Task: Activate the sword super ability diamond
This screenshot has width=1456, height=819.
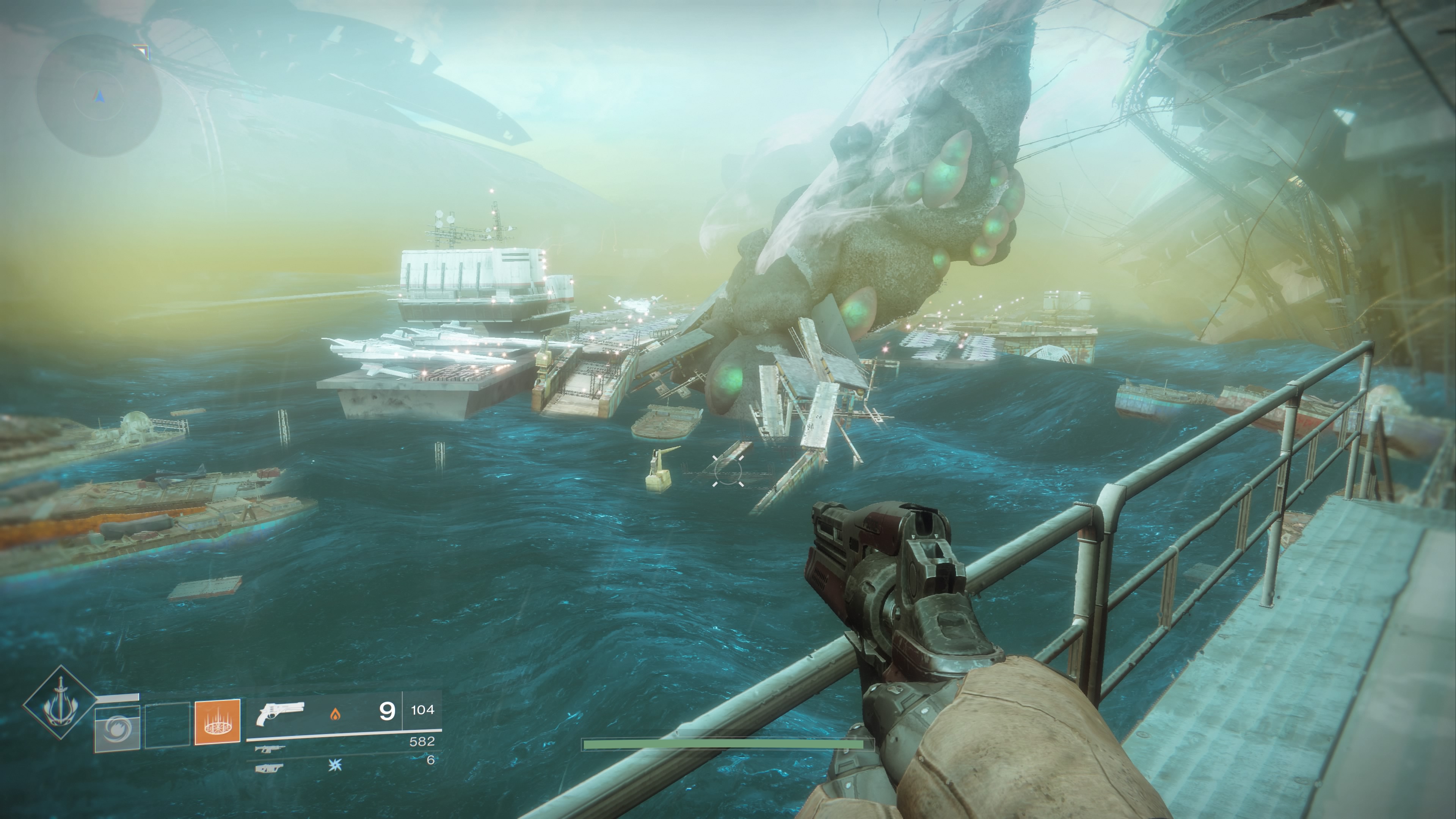Action: 60,703
